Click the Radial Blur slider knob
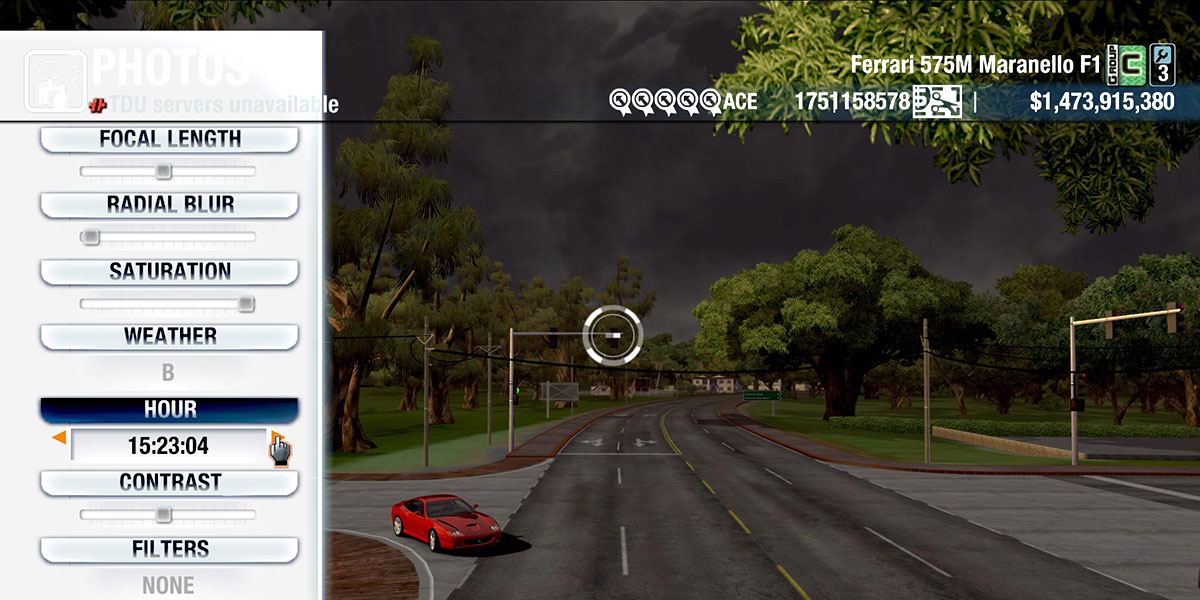 pyautogui.click(x=91, y=237)
